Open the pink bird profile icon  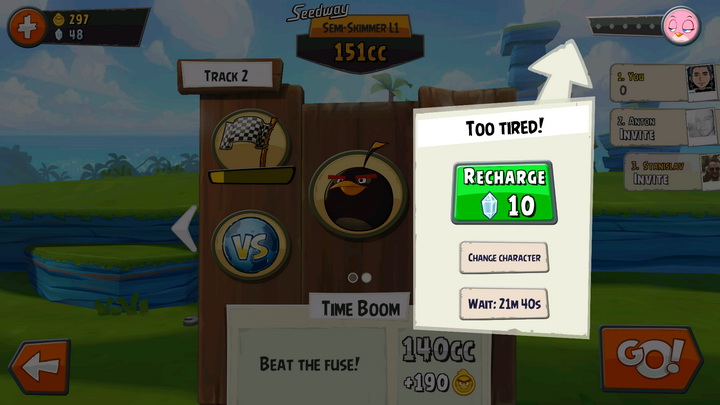click(x=682, y=23)
